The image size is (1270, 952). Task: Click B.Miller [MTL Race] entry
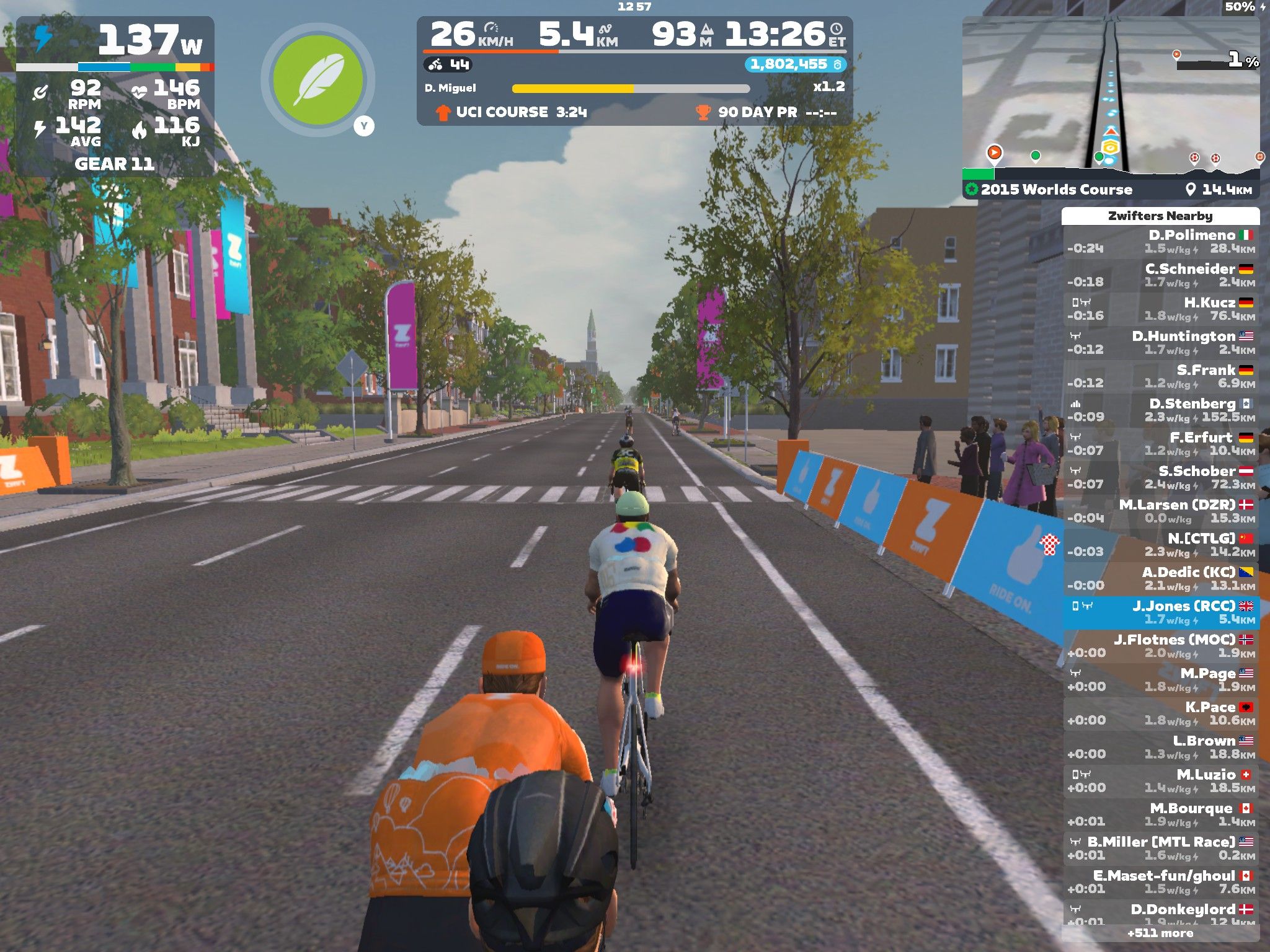1160,848
